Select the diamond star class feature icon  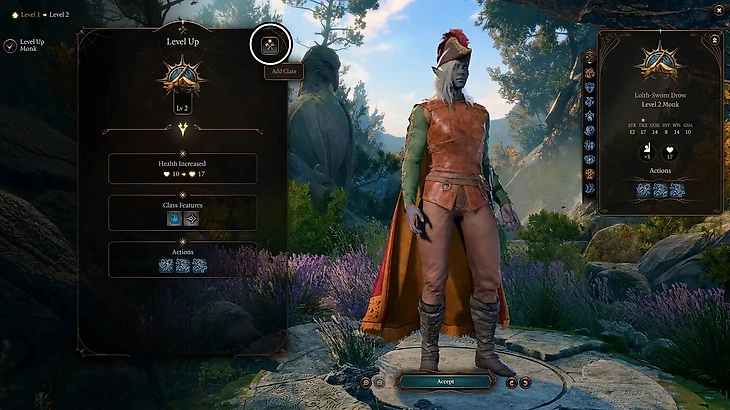coord(191,218)
